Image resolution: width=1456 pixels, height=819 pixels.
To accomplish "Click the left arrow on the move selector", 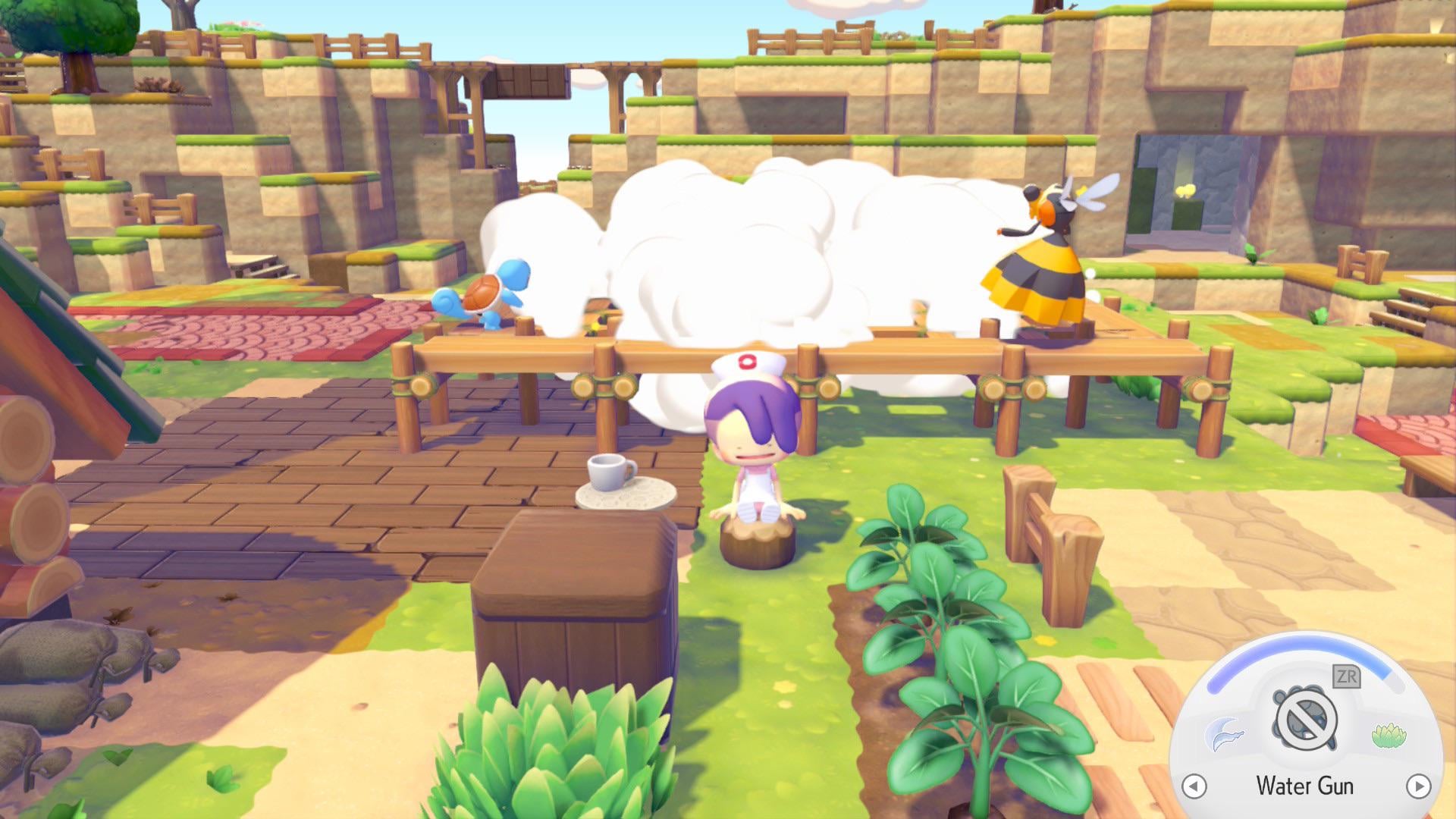I will point(1194,786).
